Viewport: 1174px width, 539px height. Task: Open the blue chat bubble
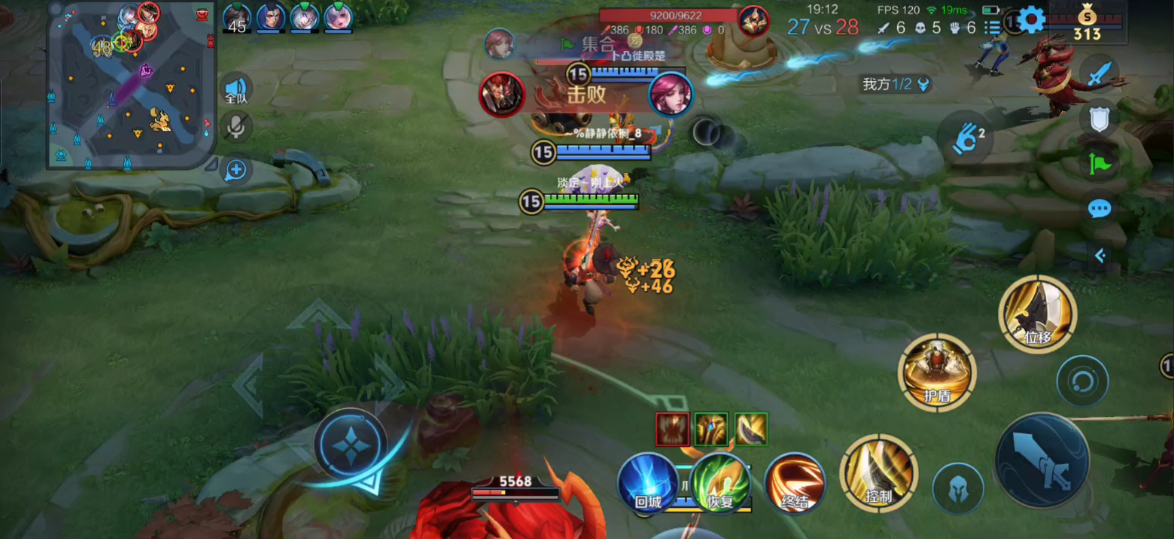[1100, 209]
